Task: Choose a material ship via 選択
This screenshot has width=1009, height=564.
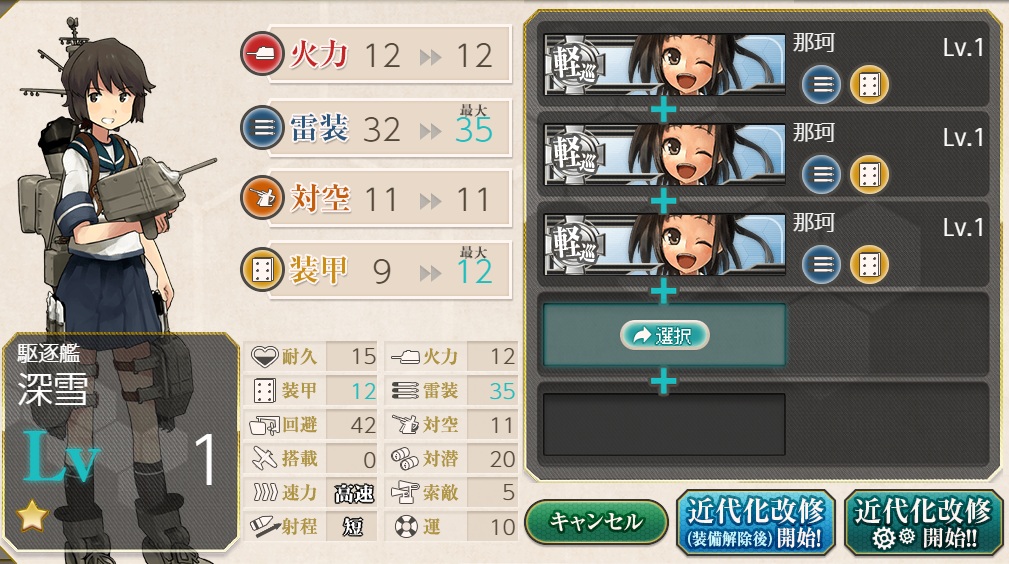Action: pos(664,336)
